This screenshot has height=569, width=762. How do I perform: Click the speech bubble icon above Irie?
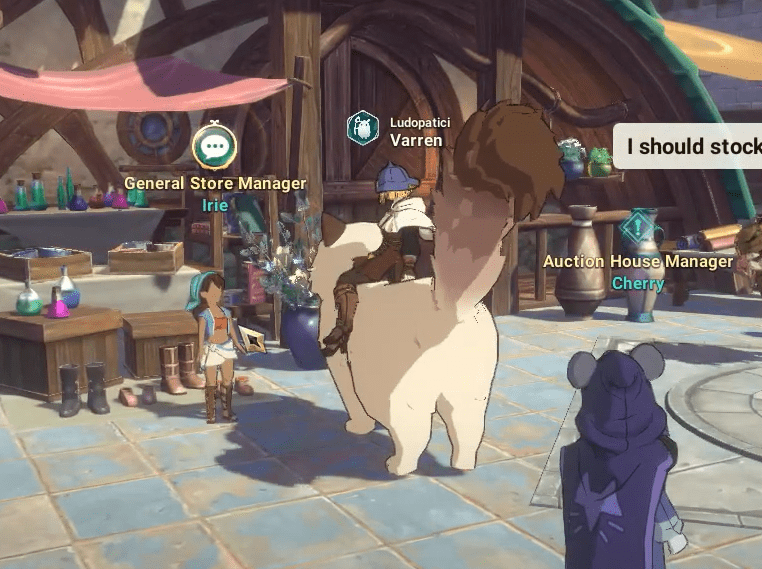[214, 148]
